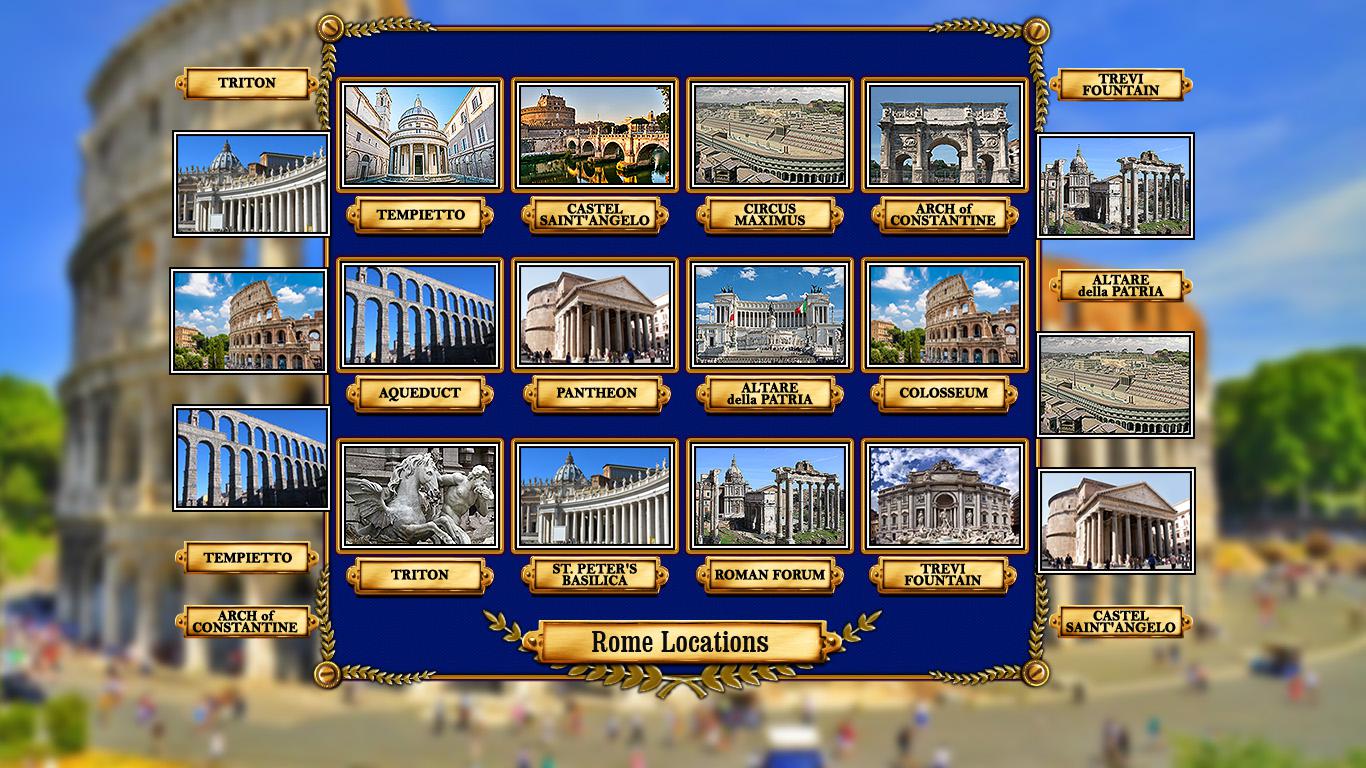Click the AQUEDUCT name plate
Image resolution: width=1366 pixels, height=768 pixels.
point(419,394)
